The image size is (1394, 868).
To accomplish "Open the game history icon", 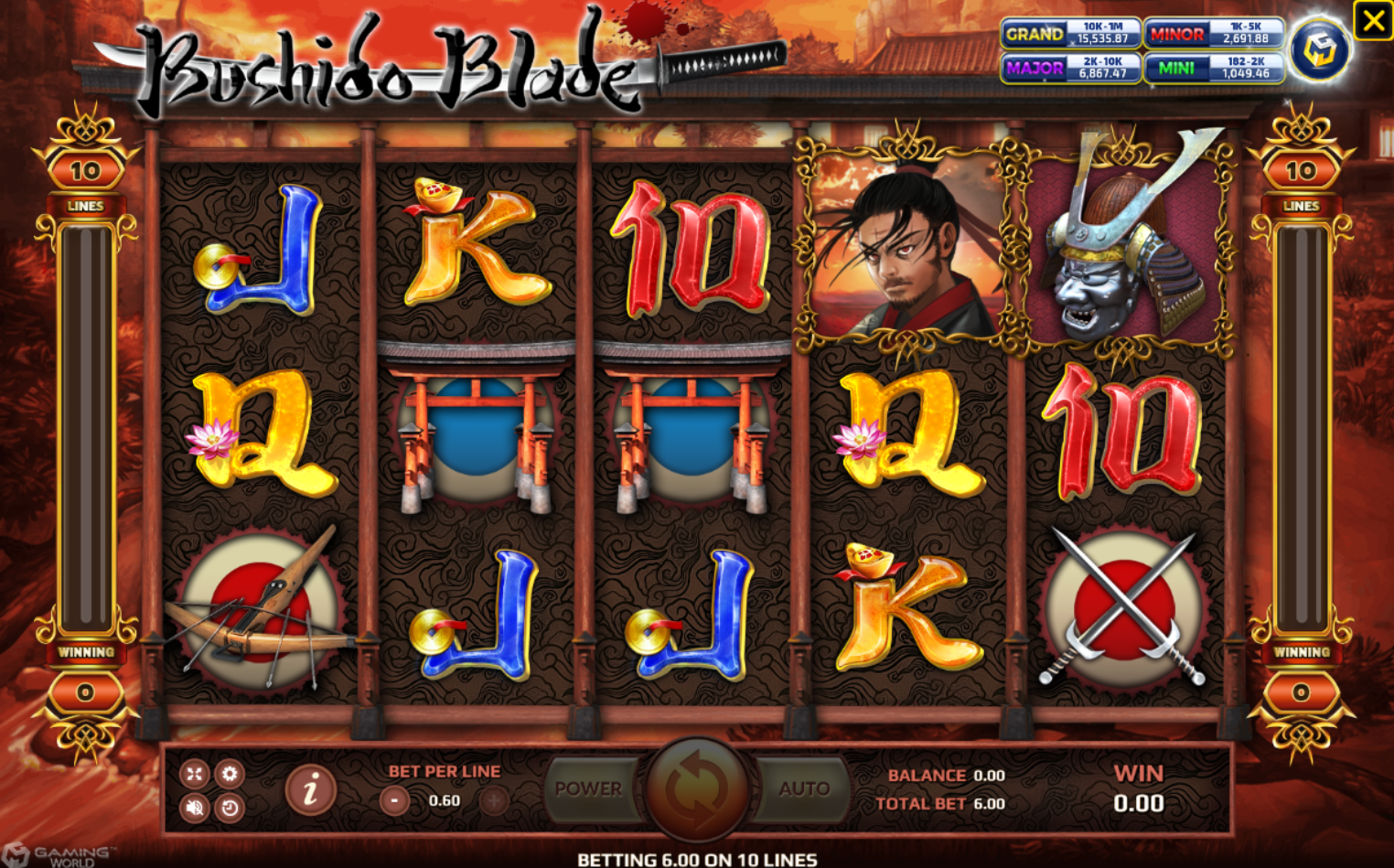I will tap(229, 808).
